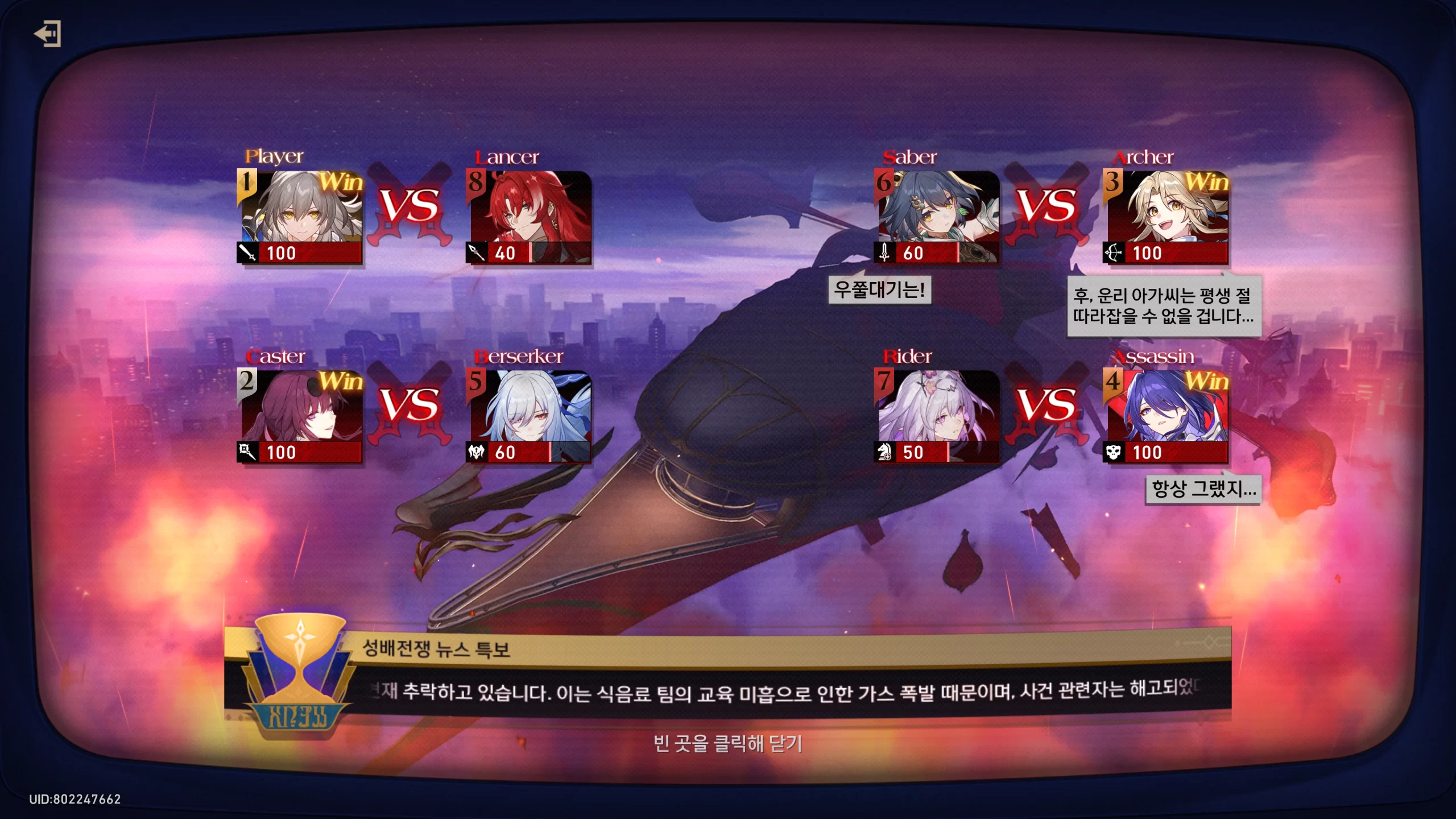Click the exit icon in the top-left corner
The width and height of the screenshot is (1456, 819).
(48, 34)
